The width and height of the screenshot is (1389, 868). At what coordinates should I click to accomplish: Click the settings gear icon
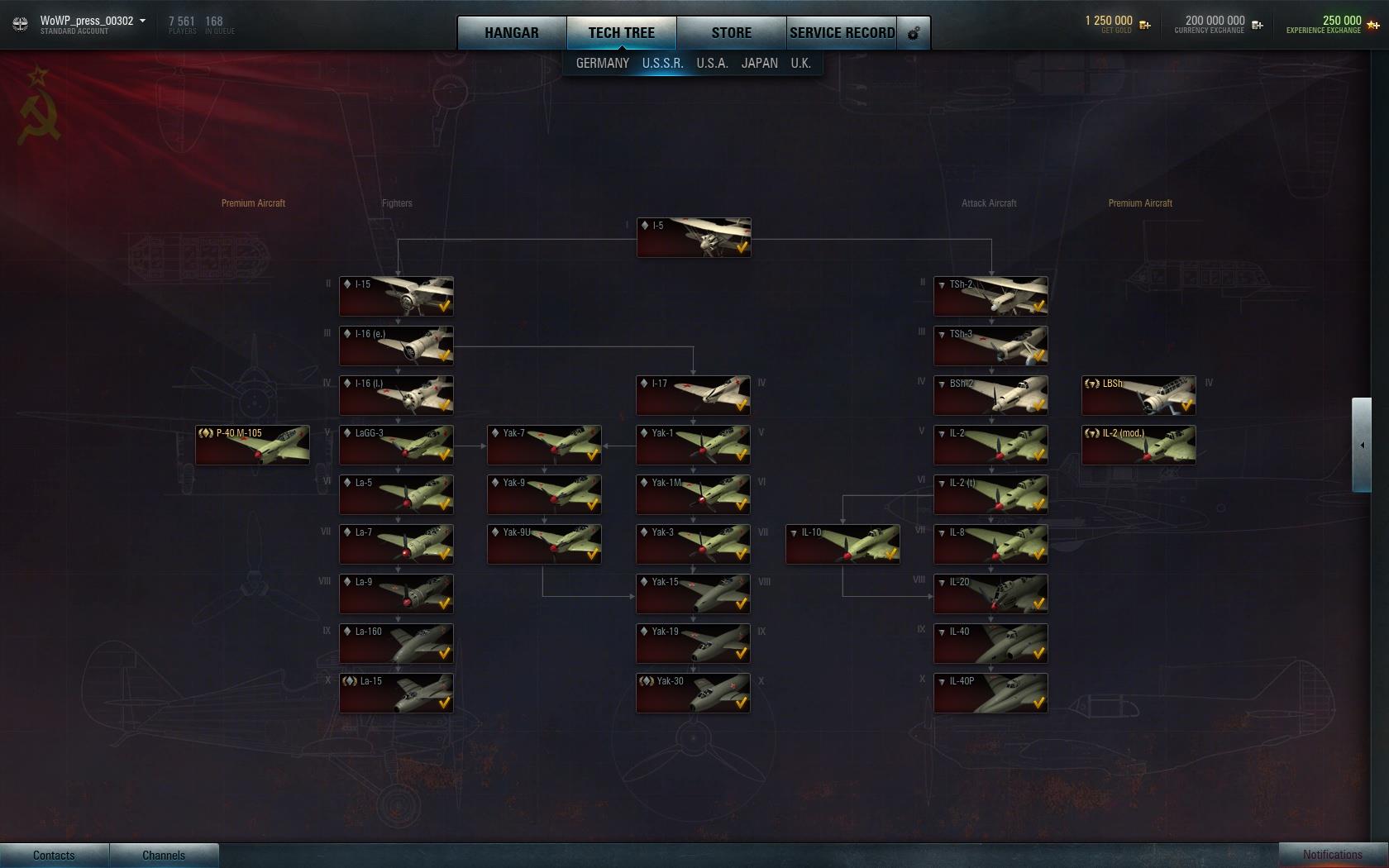pyautogui.click(x=914, y=34)
